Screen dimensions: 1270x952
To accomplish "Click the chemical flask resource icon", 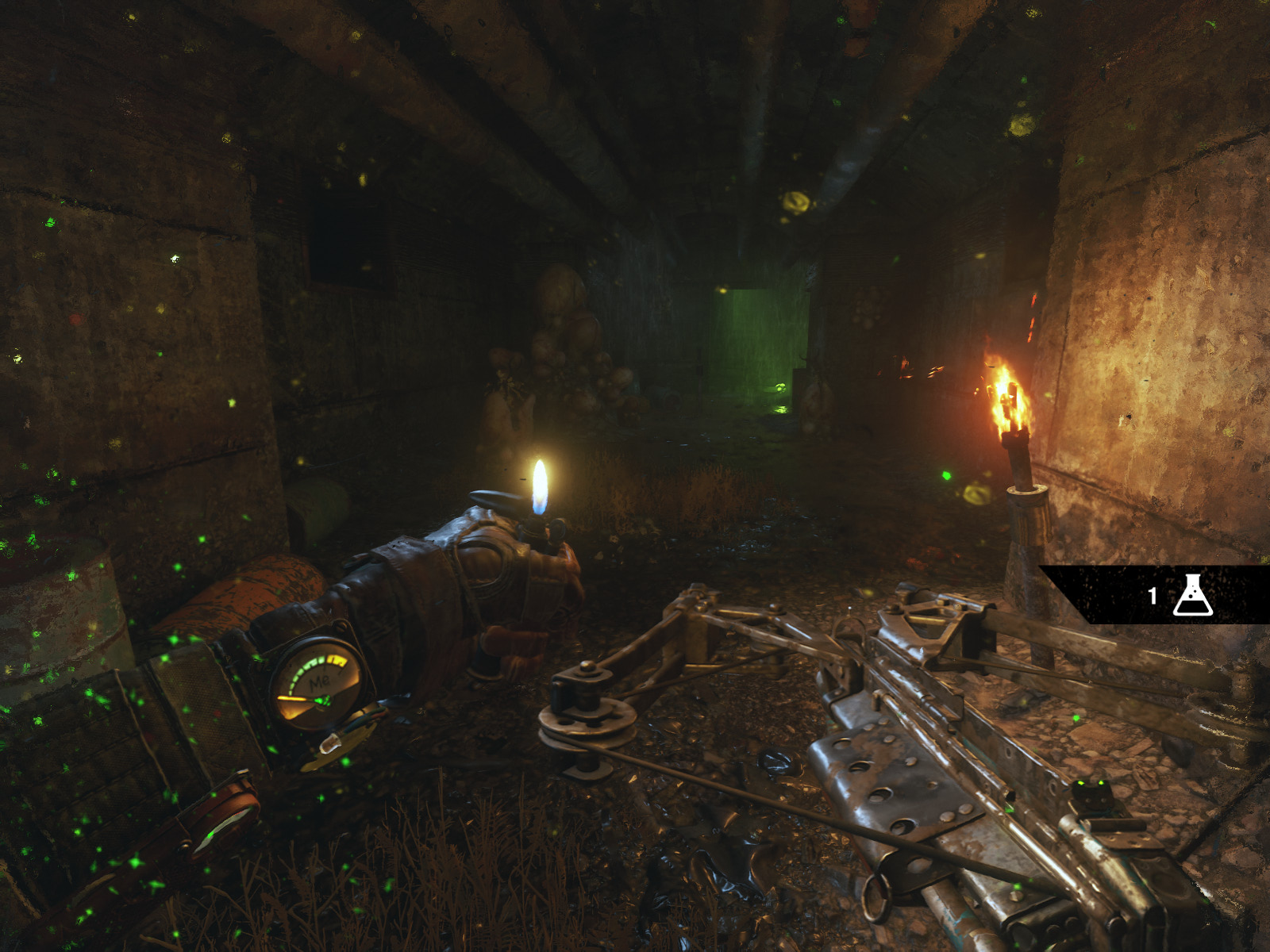I will [x=1192, y=595].
